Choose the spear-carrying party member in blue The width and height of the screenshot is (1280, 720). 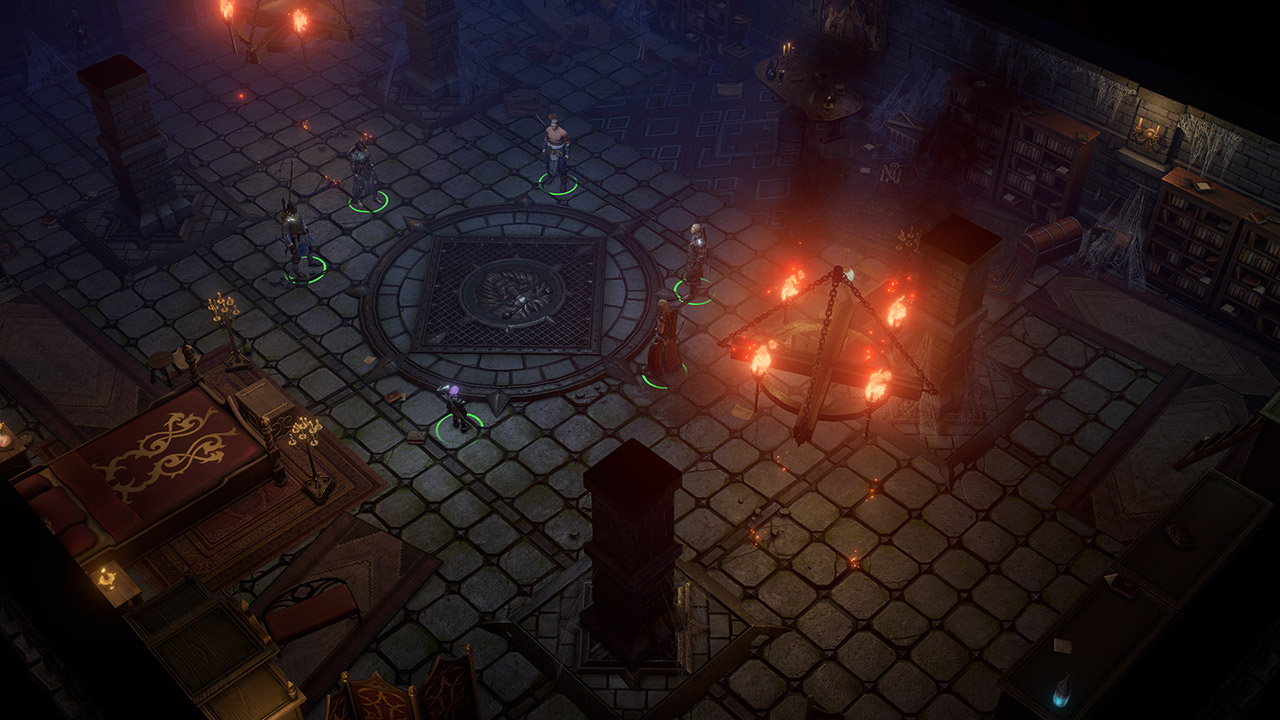pos(296,236)
